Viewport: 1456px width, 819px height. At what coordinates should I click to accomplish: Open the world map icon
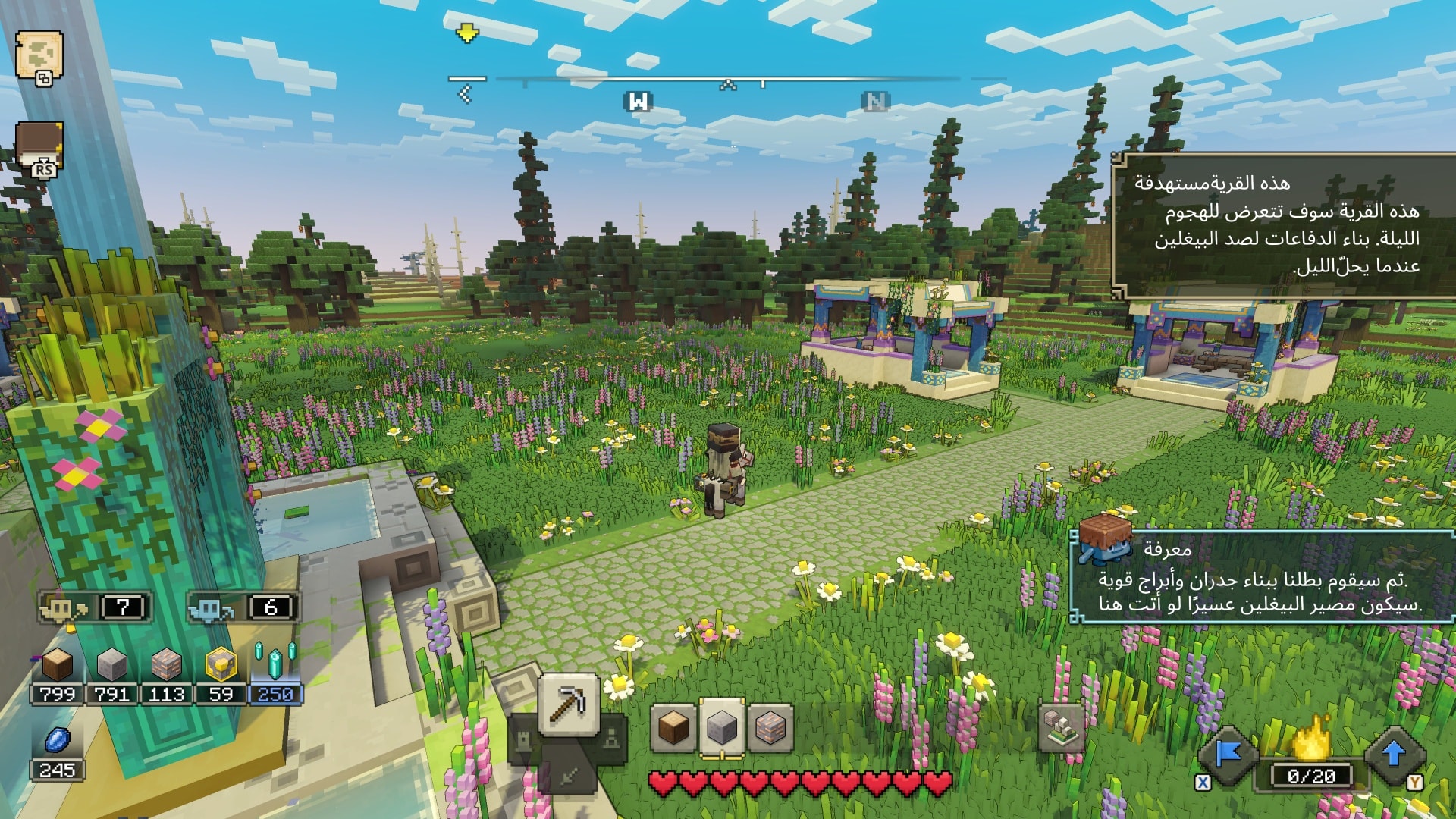pyautogui.click(x=39, y=55)
